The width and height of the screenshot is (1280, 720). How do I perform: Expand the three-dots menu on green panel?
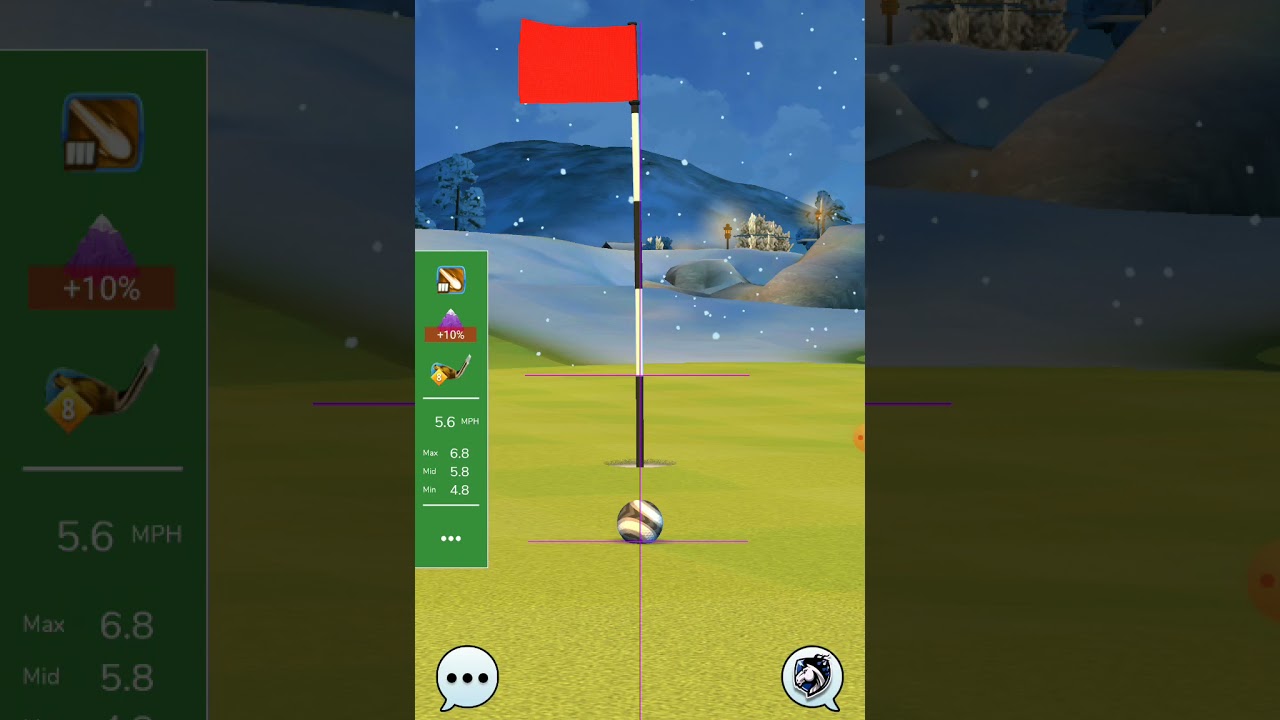pos(451,538)
